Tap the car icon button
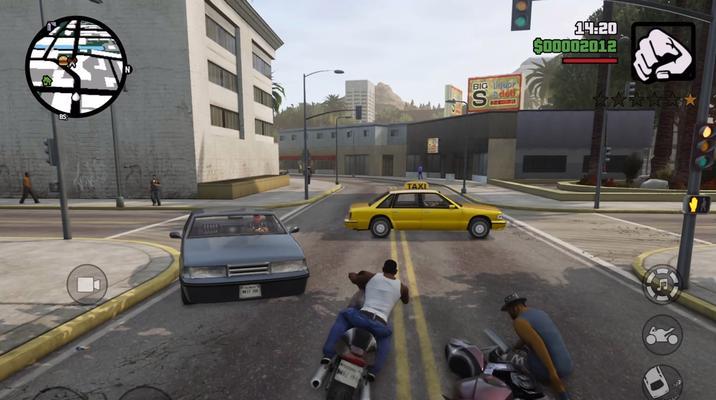Viewport: 716px width, 400px height. 662,382
